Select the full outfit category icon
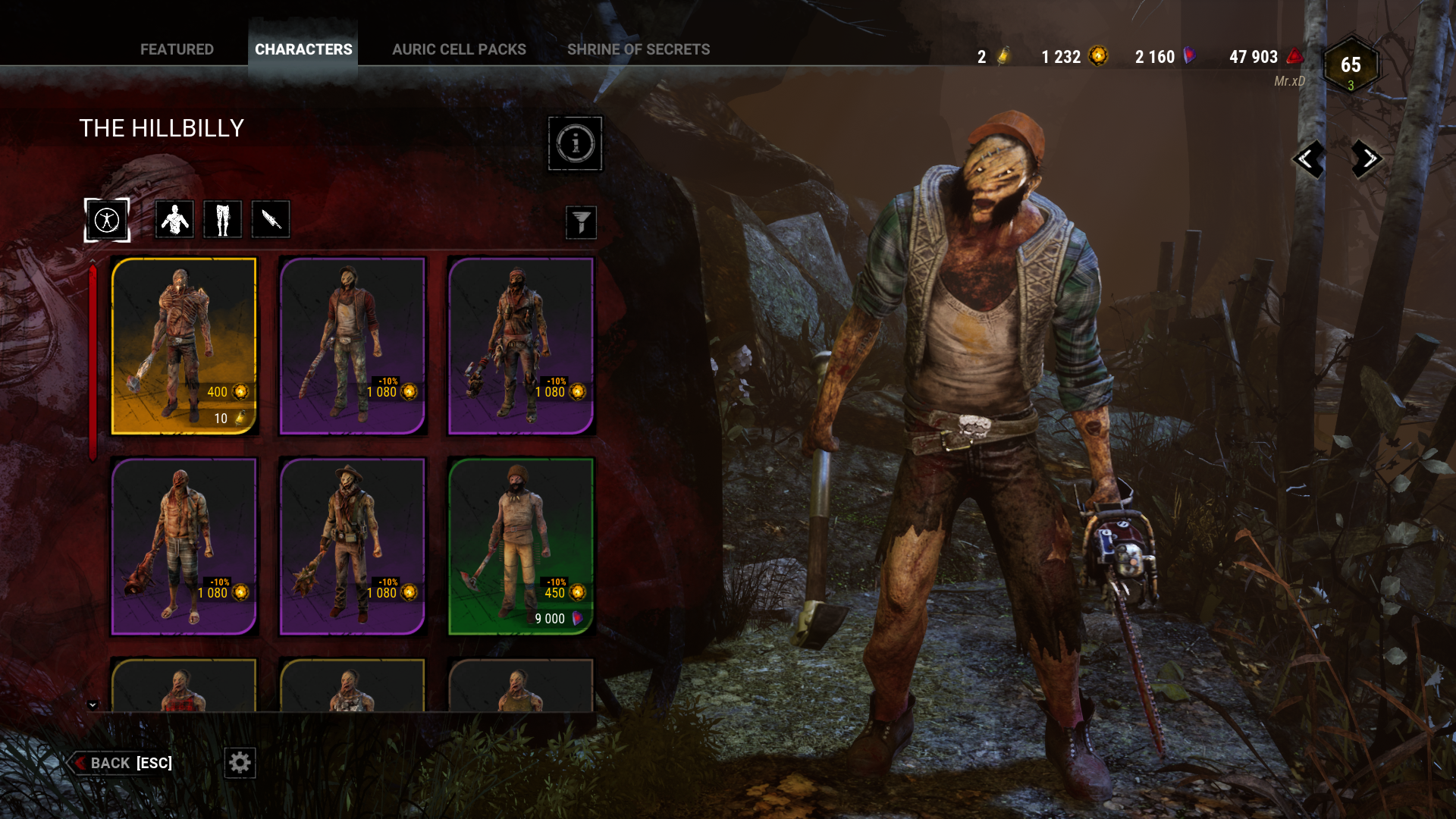 (107, 219)
